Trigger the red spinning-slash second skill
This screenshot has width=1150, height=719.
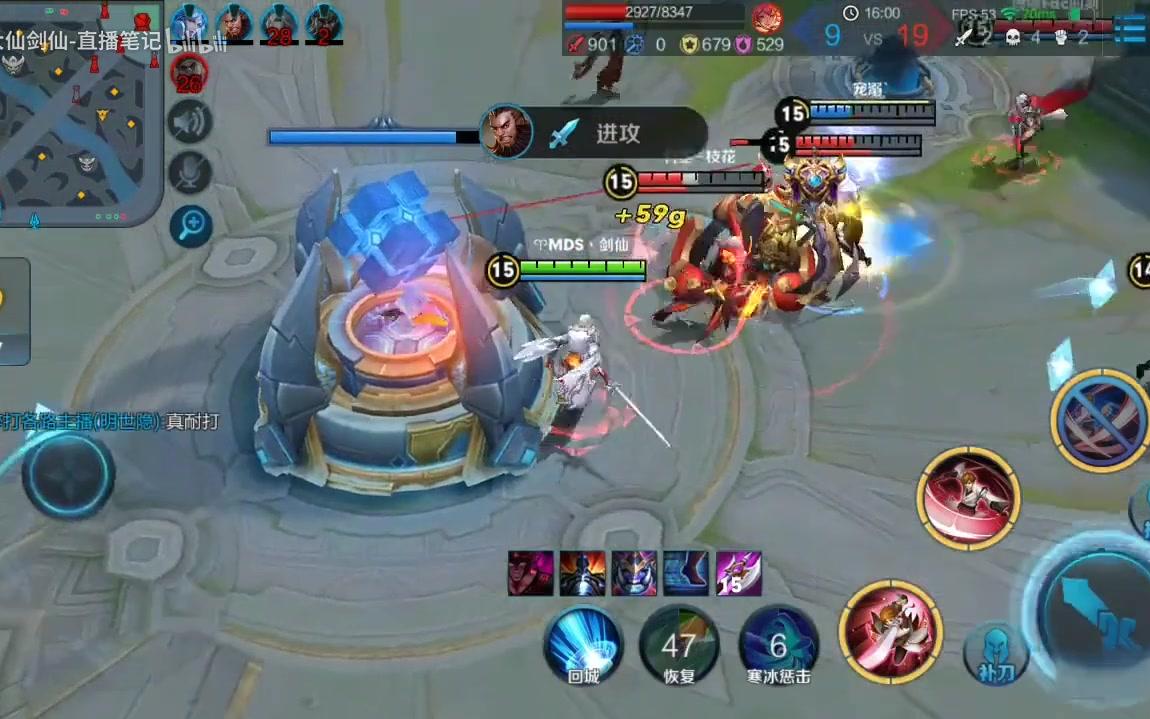[x=967, y=497]
